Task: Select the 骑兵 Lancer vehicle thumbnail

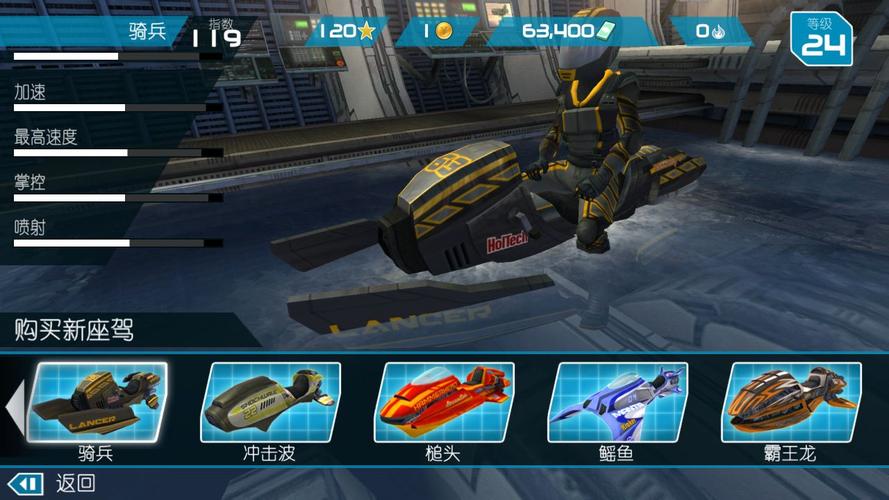Action: click(99, 403)
